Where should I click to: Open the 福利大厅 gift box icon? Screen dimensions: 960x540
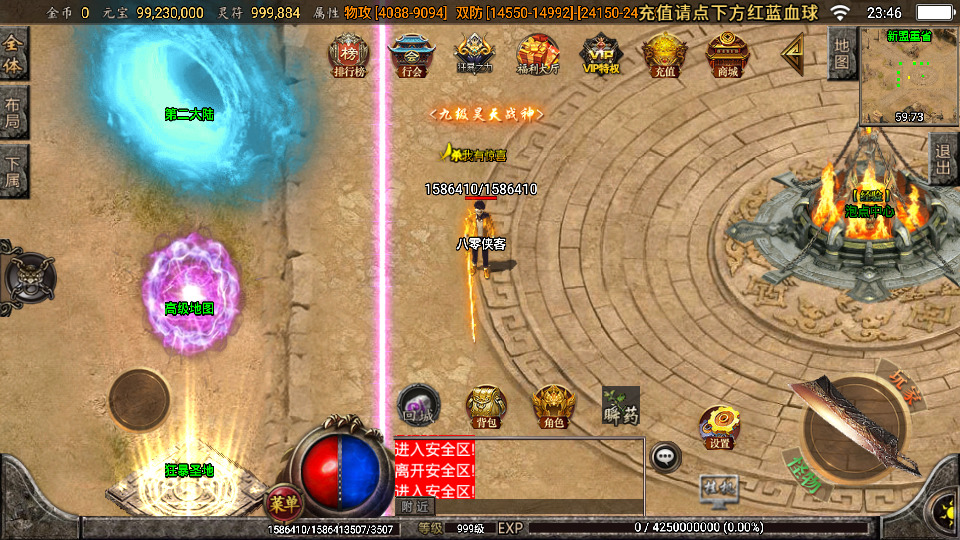click(x=537, y=56)
